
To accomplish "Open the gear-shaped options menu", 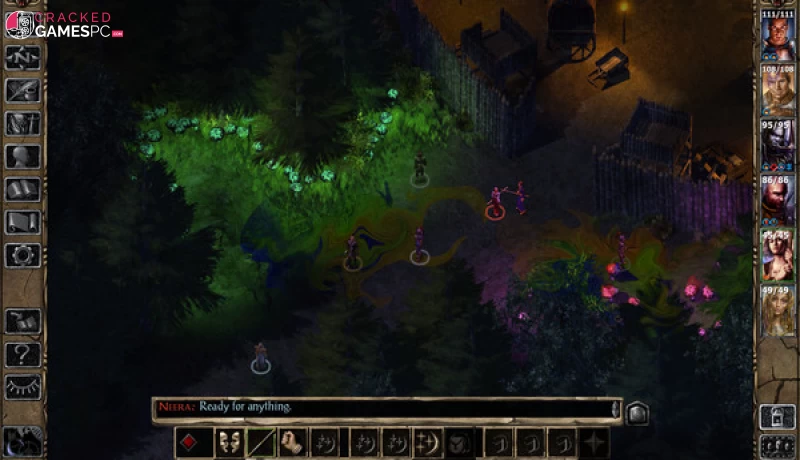I will (x=22, y=255).
